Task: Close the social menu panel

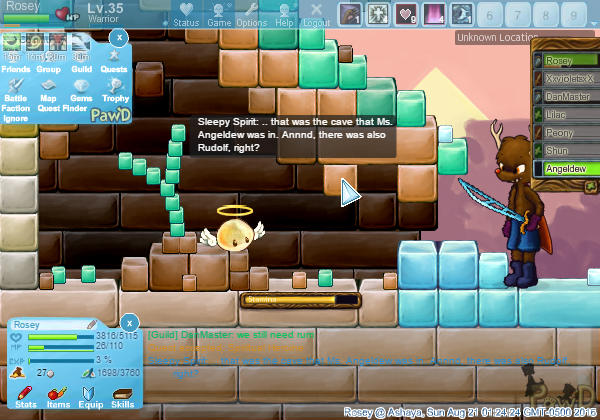Action: coord(118,37)
